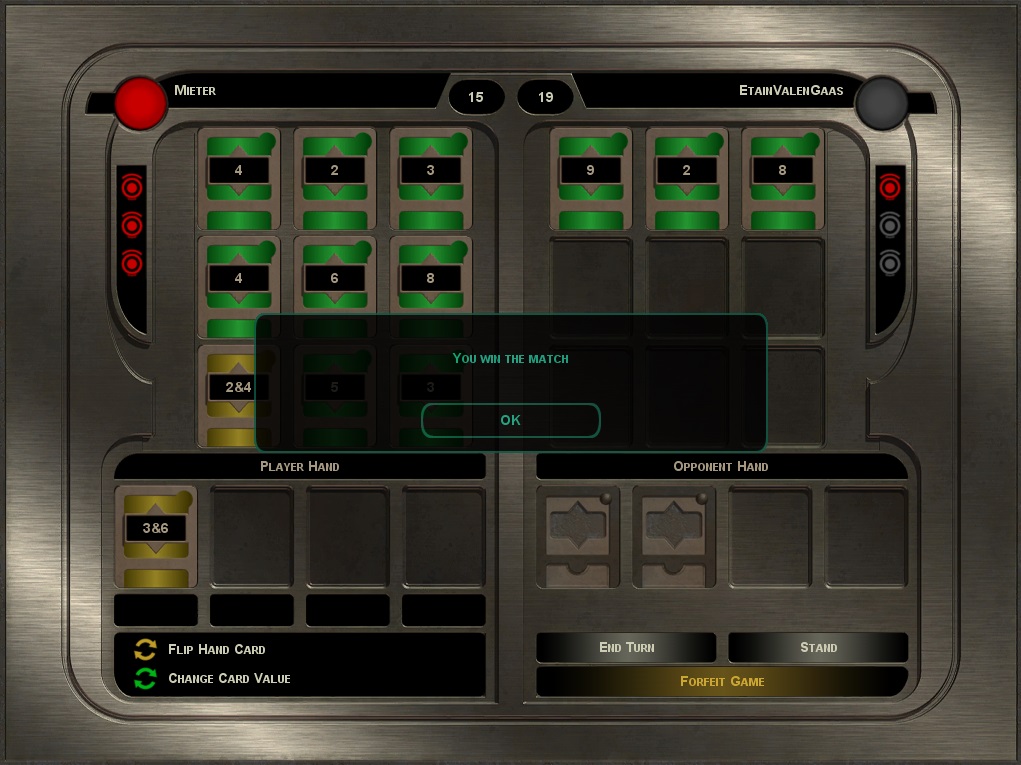Use Change Card Value option
This screenshot has height=765, width=1021.
(x=229, y=678)
